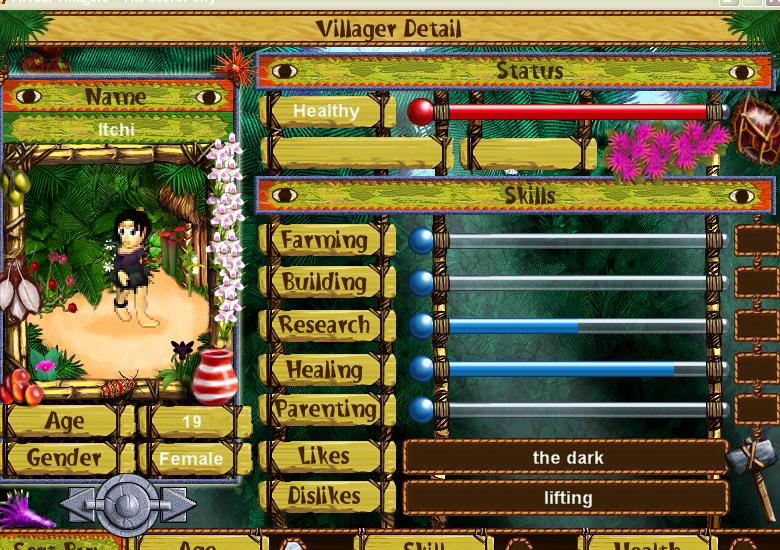Sort villagers by Skill at the bottom
This screenshot has width=780, height=550.
pyautogui.click(x=423, y=543)
